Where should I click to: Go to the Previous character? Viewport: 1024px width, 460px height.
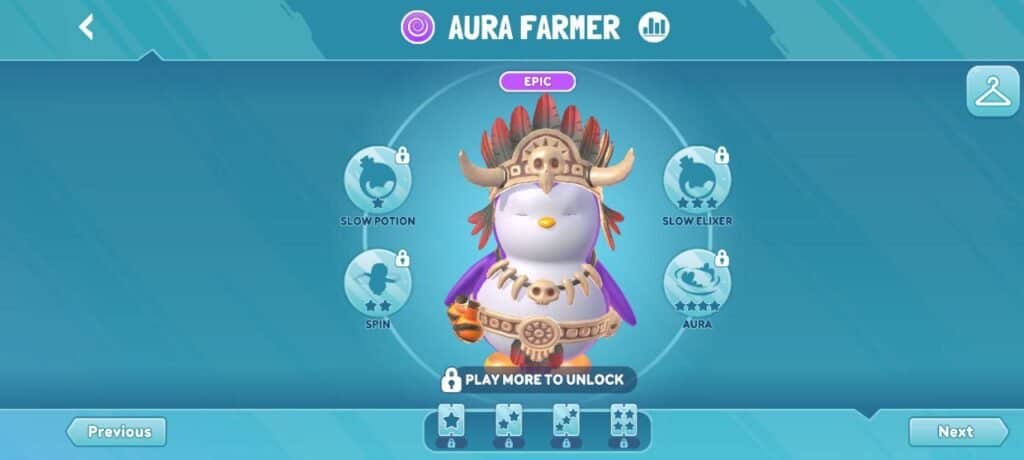(x=117, y=432)
